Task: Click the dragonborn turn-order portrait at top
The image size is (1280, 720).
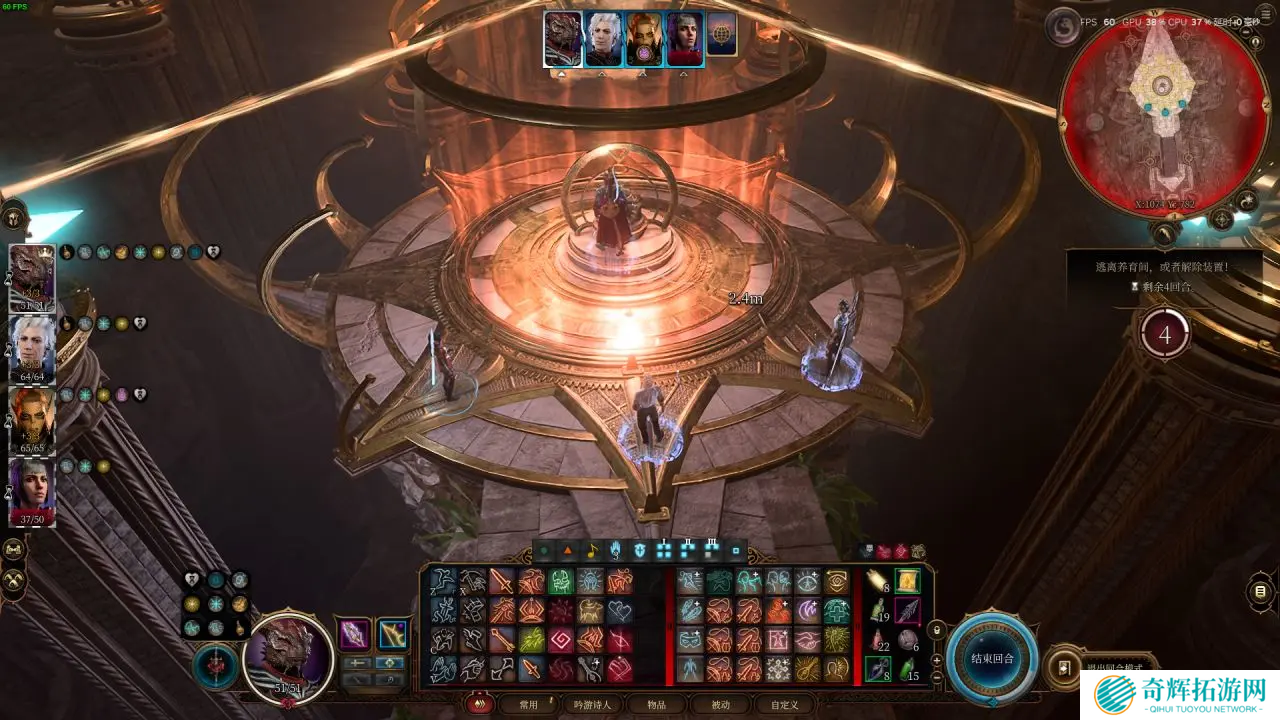Action: [x=563, y=39]
